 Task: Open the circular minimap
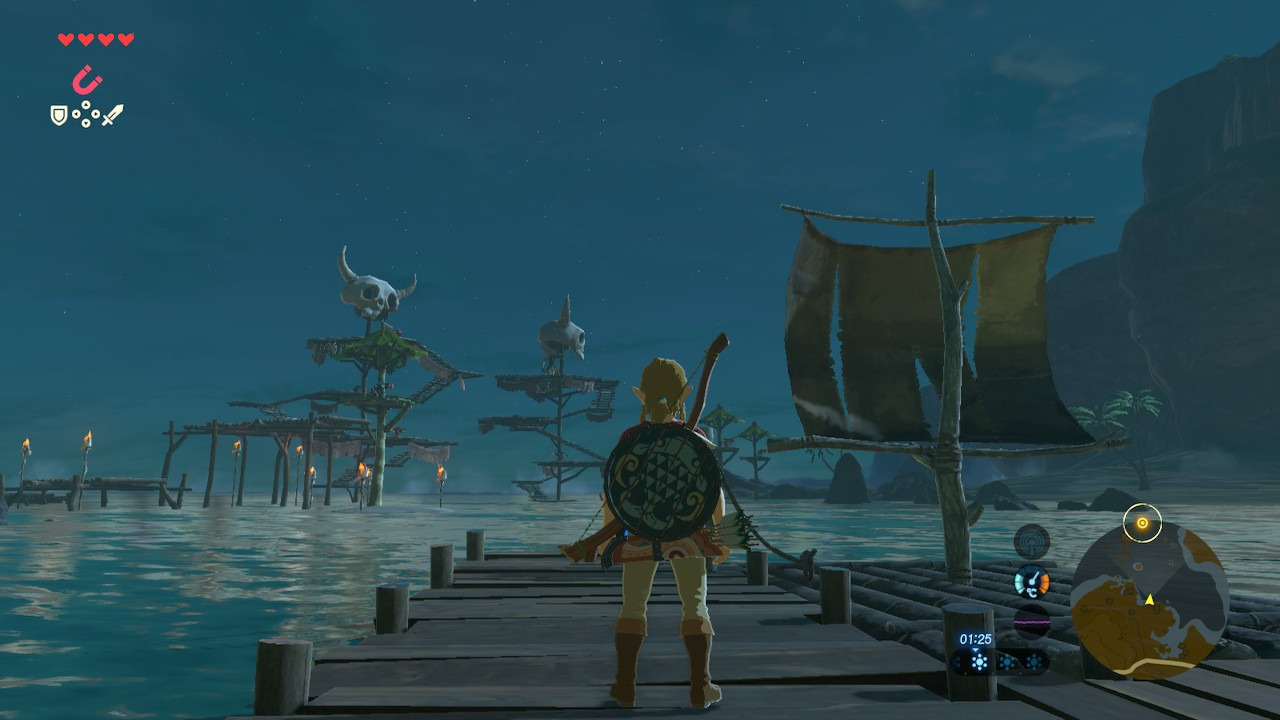click(x=1148, y=601)
